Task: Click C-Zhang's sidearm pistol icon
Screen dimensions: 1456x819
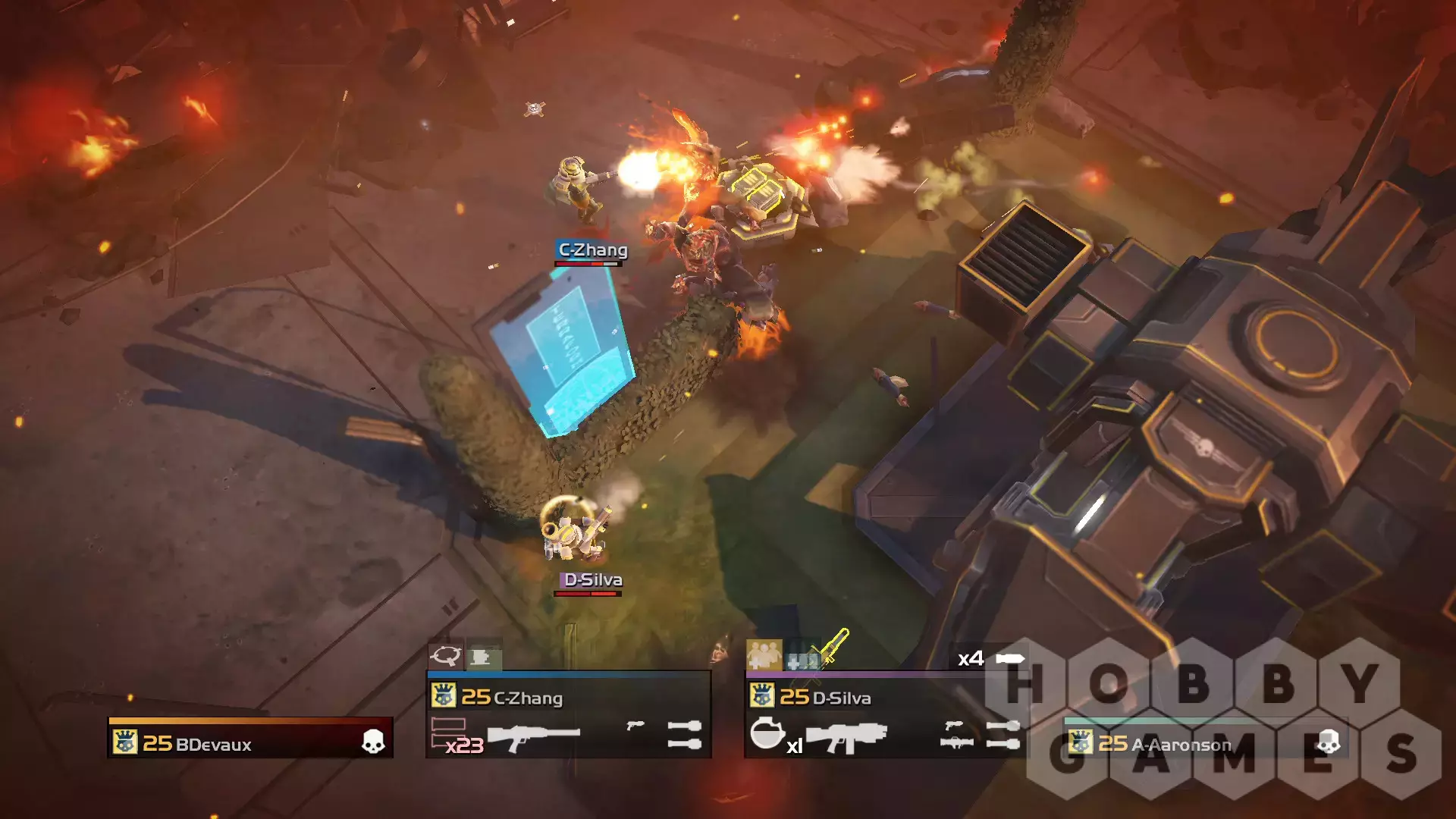Action: (635, 726)
